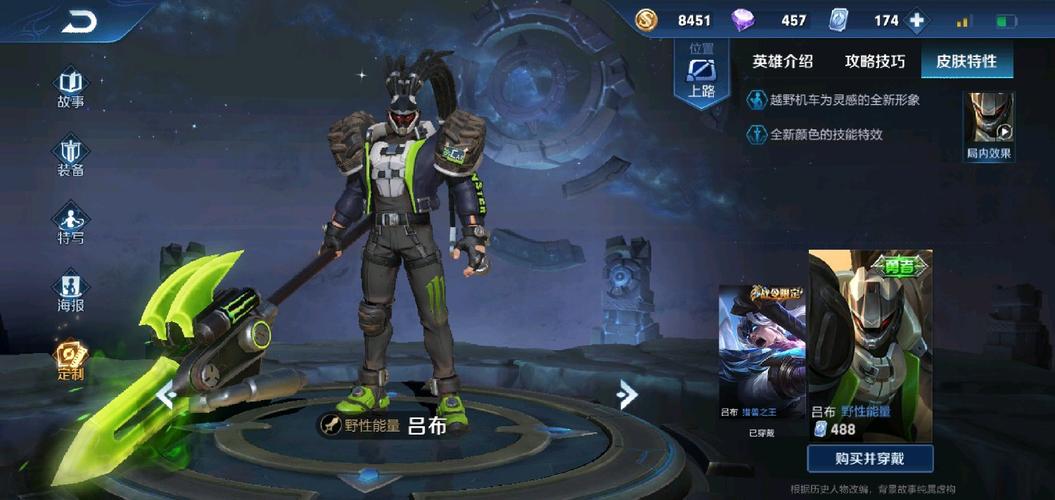Play the 局内效果 in-game effect preview
1055x500 pixels.
tap(988, 125)
